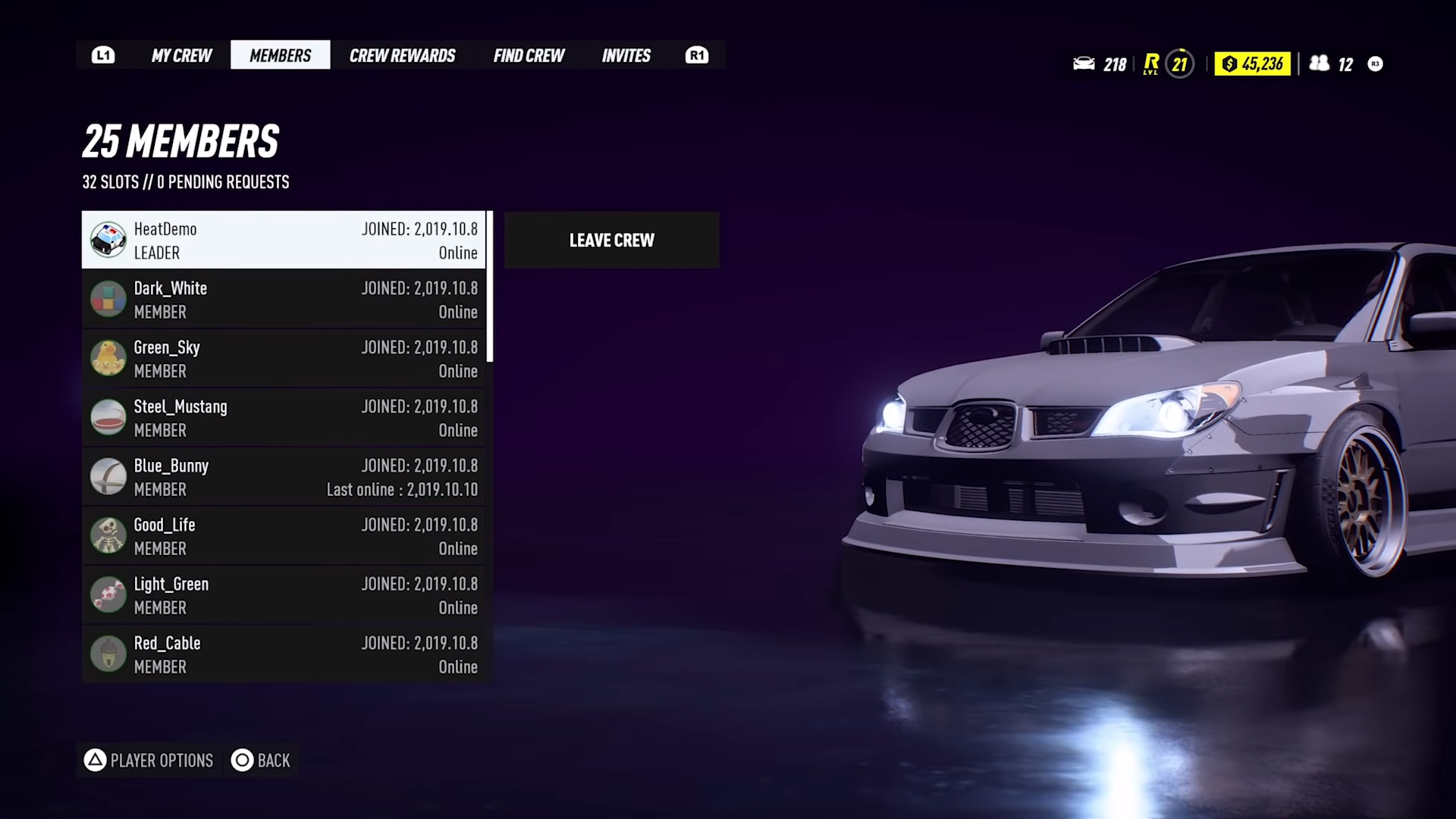1456x819 pixels.
Task: Click HeatDemo's police car avatar
Action: (108, 240)
